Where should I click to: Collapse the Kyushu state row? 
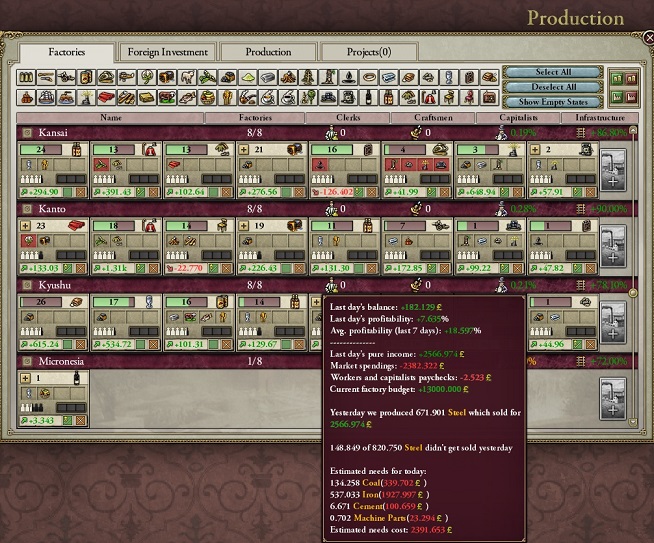(x=27, y=285)
